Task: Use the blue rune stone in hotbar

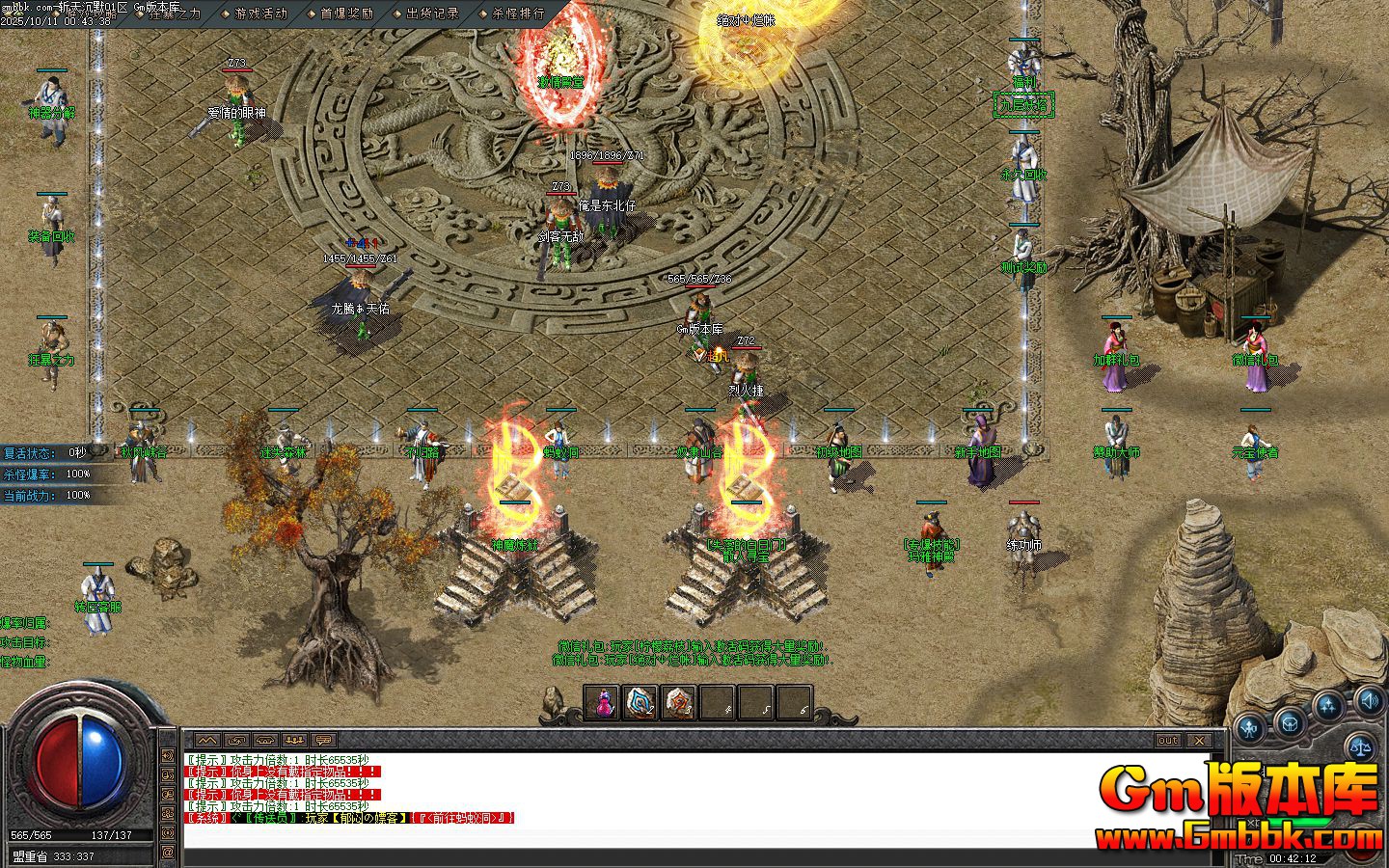Action: point(640,703)
